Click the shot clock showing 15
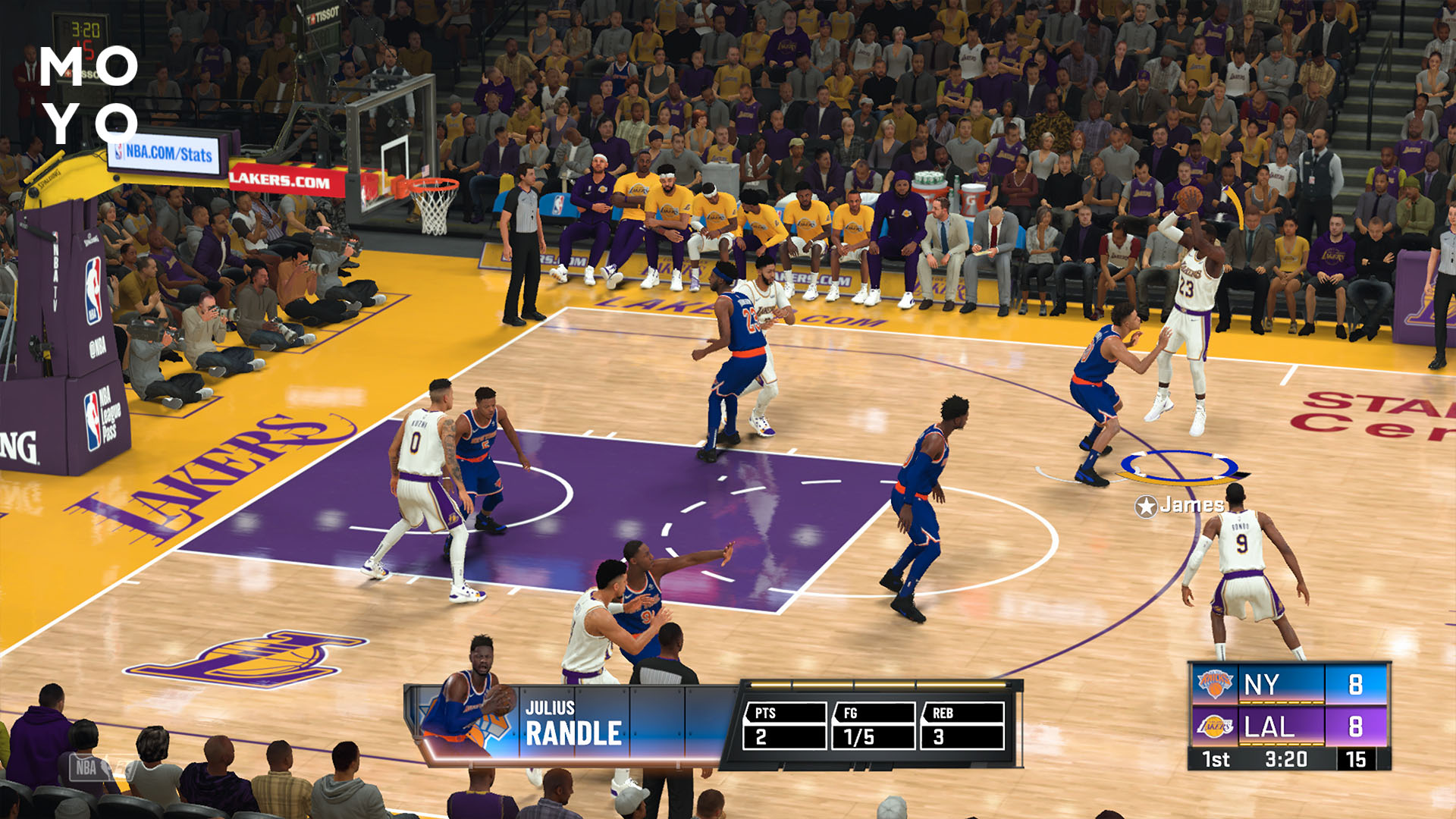 click(1357, 758)
